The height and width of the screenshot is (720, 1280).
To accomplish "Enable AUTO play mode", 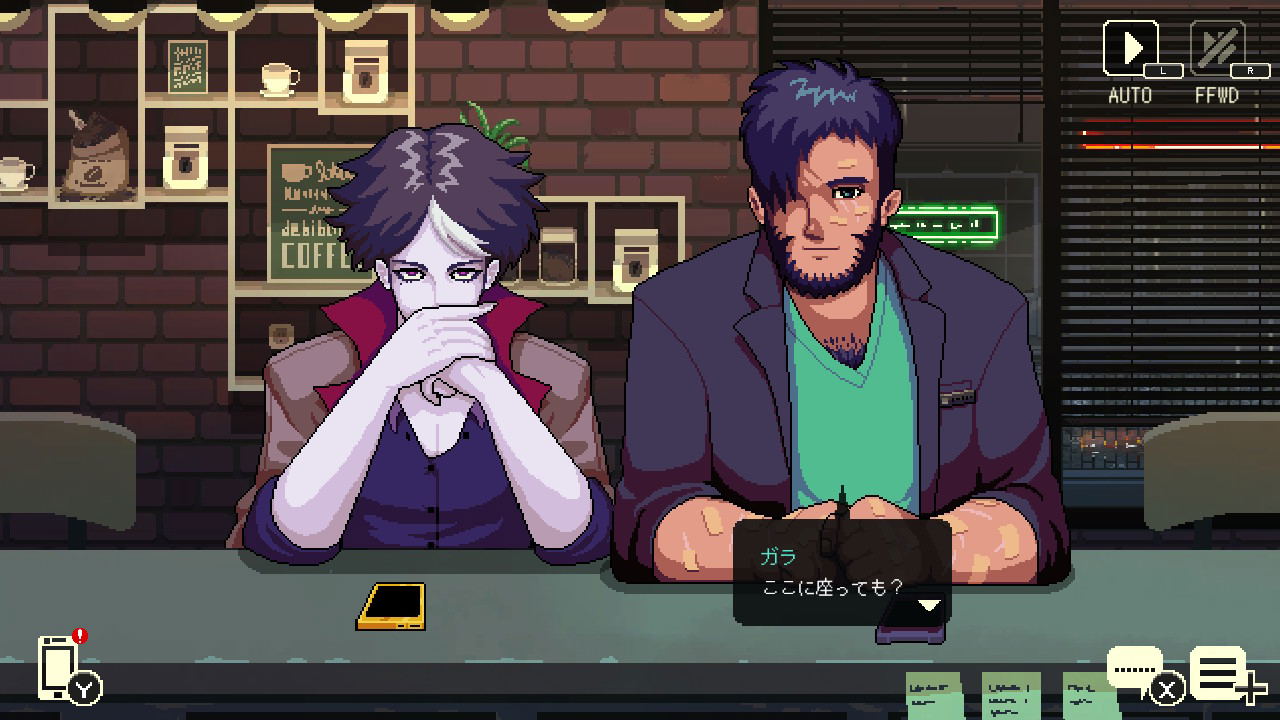I will point(1131,45).
